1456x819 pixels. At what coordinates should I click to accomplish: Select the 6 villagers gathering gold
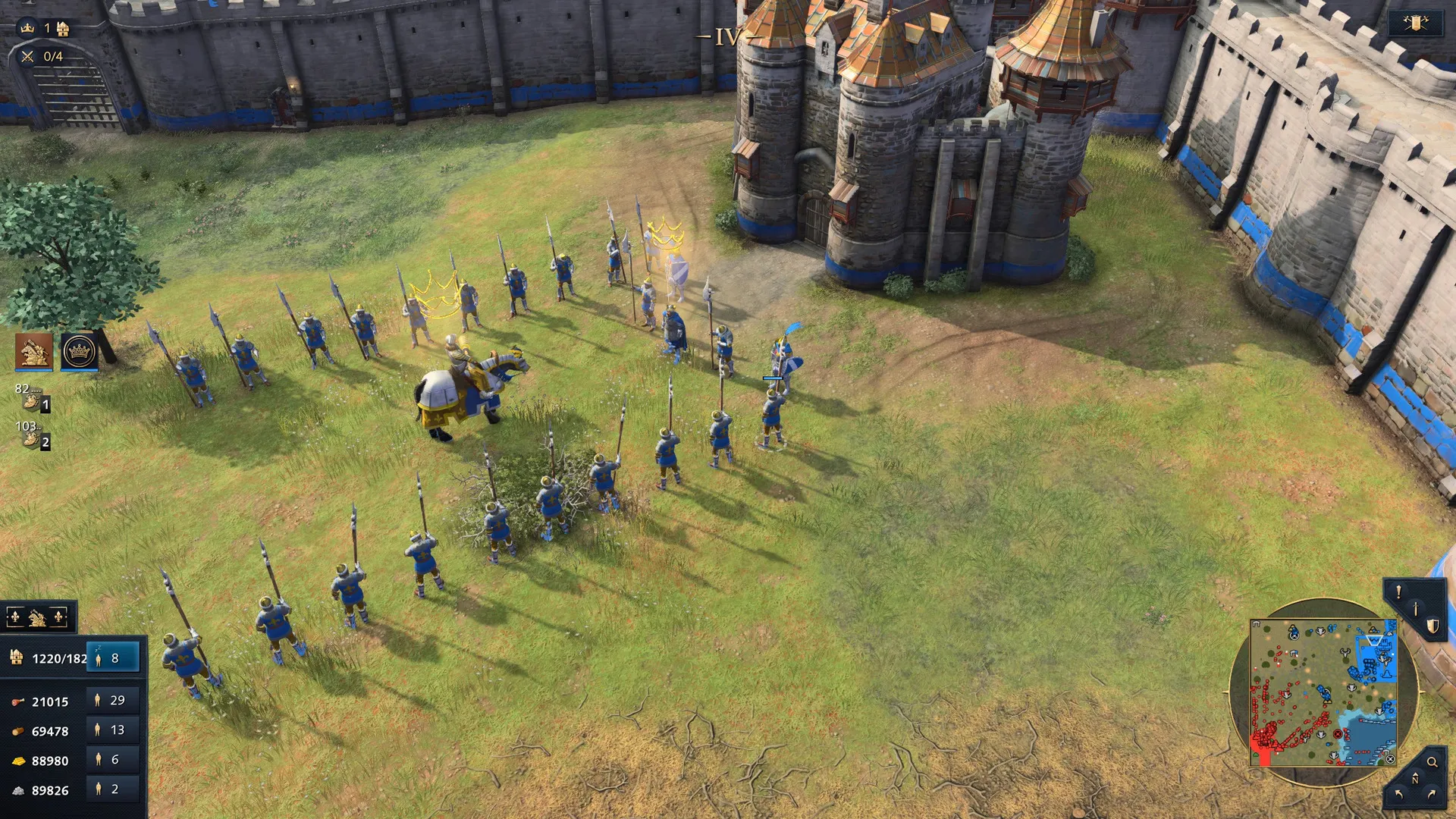click(x=113, y=759)
